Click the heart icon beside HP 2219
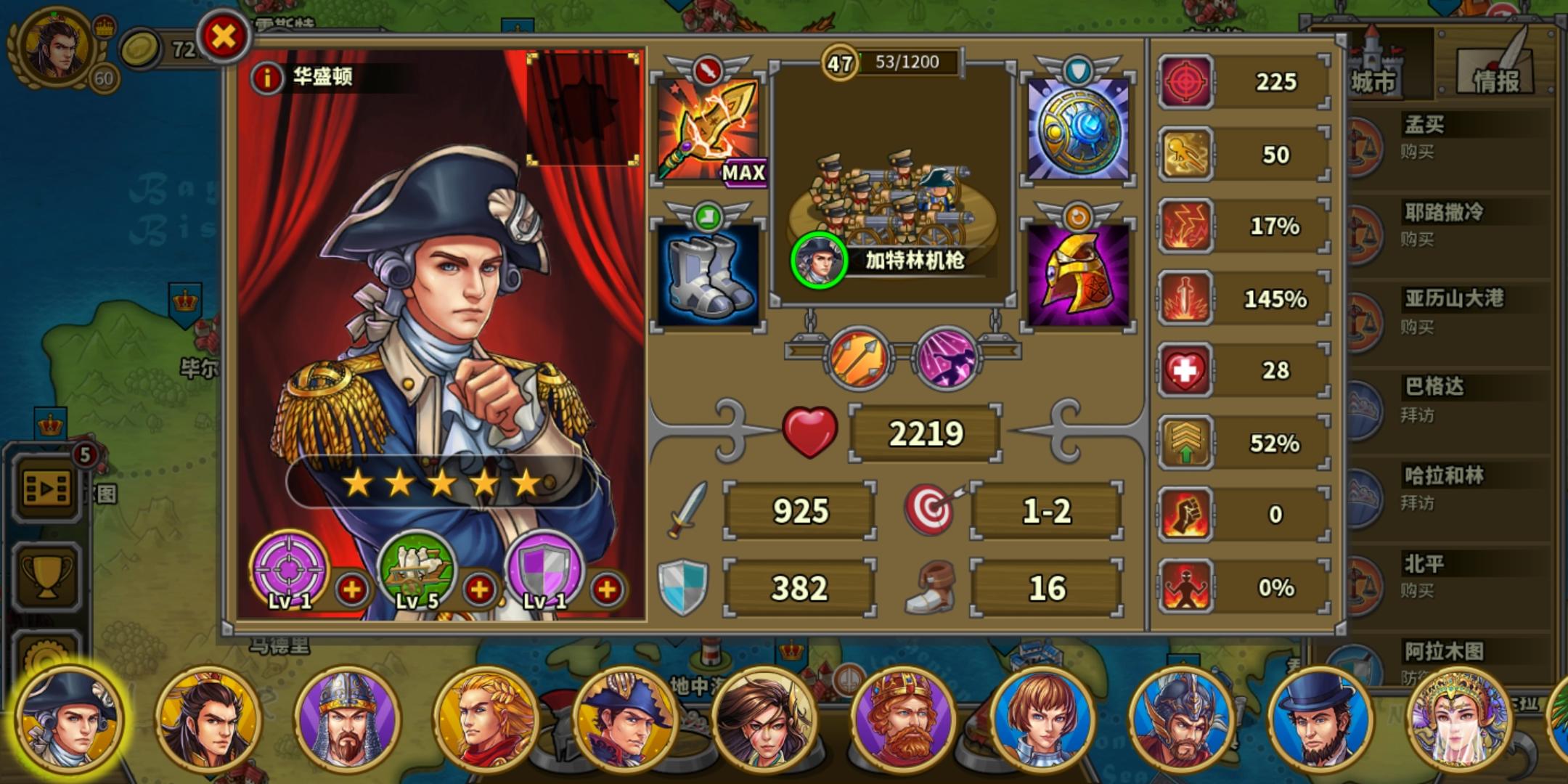The height and width of the screenshot is (784, 1568). click(812, 432)
